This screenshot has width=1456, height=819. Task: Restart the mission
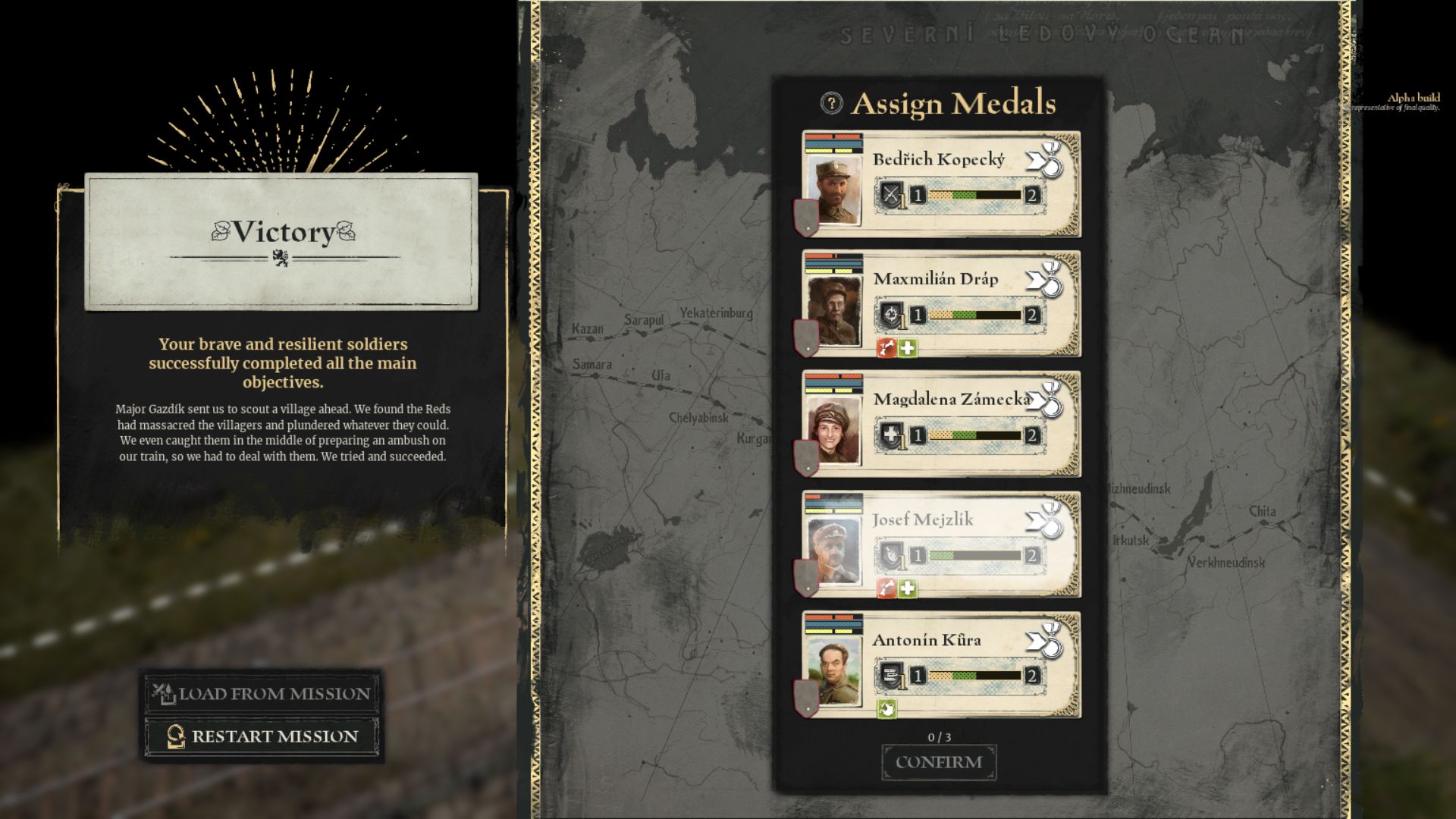(x=262, y=736)
